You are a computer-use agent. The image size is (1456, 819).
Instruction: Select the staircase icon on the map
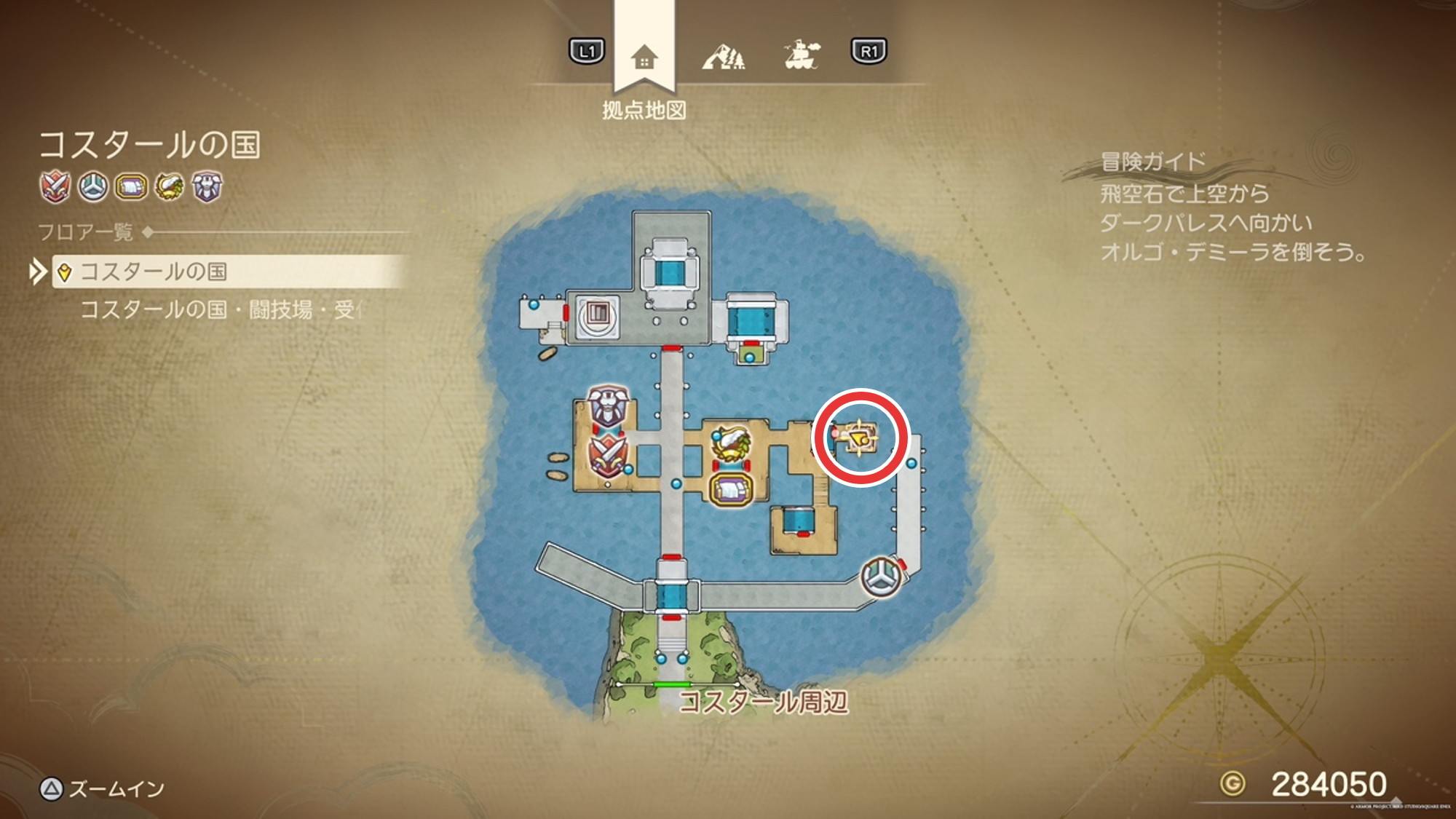tap(597, 315)
